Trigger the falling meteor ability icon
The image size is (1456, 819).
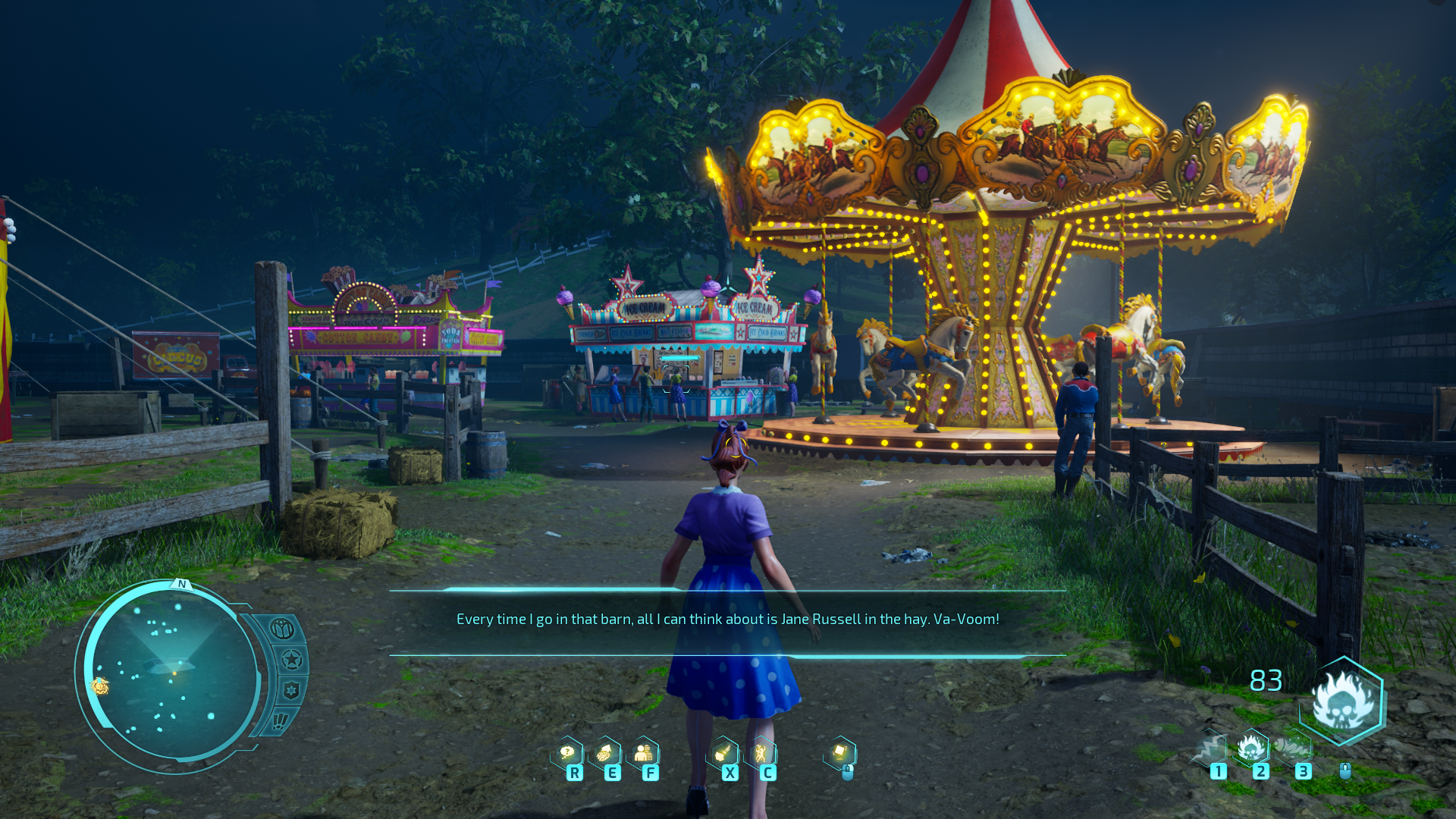723,753
